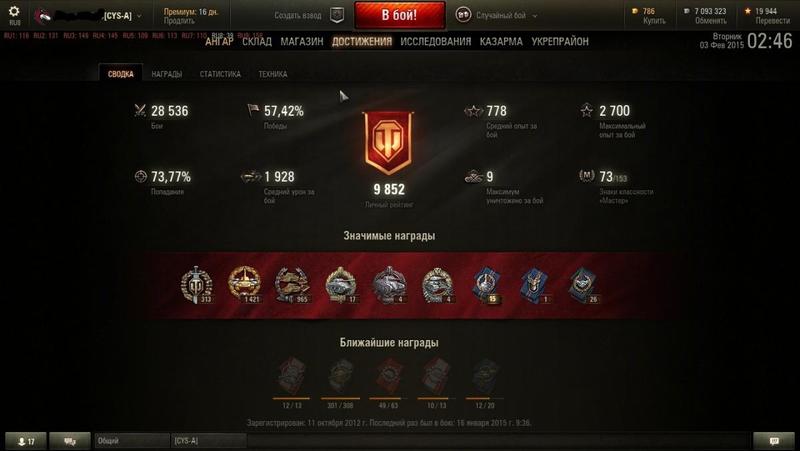Start battle with the В бой! button
Screen dimensions: 800x451
coord(399,16)
